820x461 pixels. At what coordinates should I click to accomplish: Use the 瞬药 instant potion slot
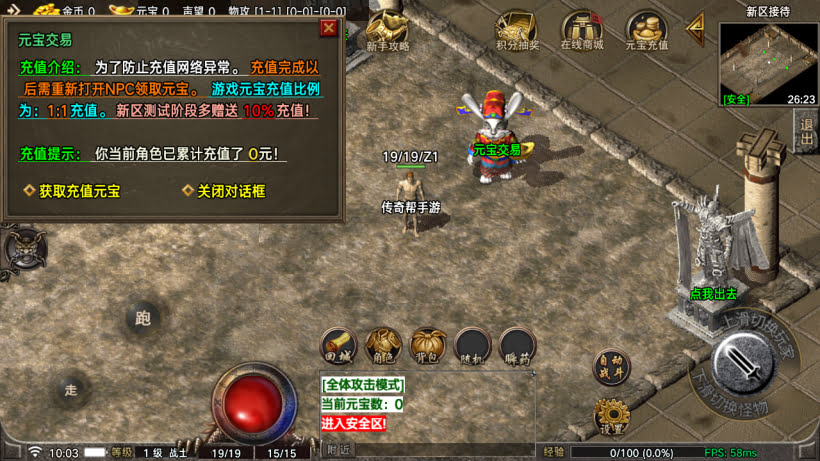(517, 344)
